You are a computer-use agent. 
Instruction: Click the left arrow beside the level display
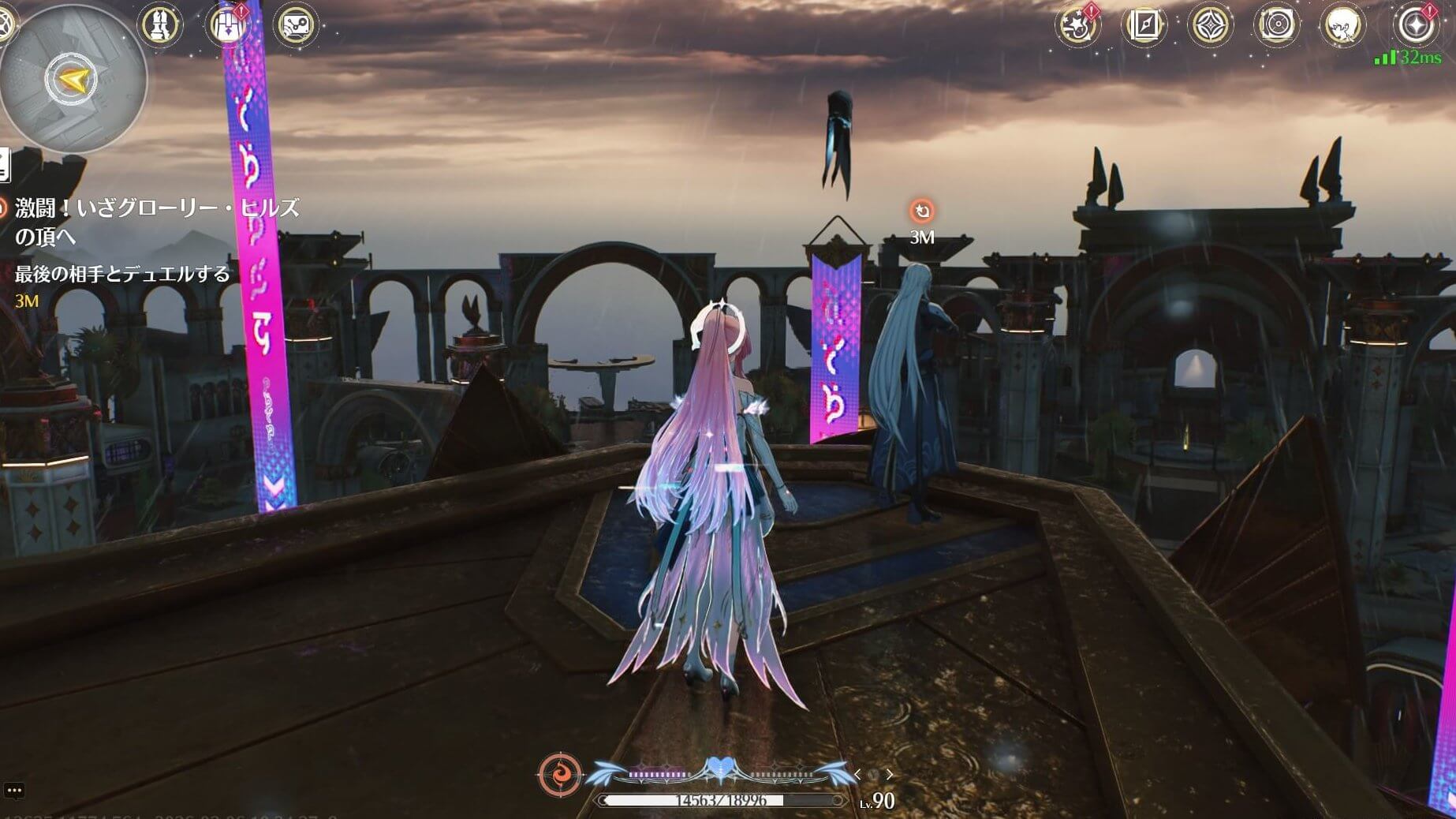pos(858,775)
